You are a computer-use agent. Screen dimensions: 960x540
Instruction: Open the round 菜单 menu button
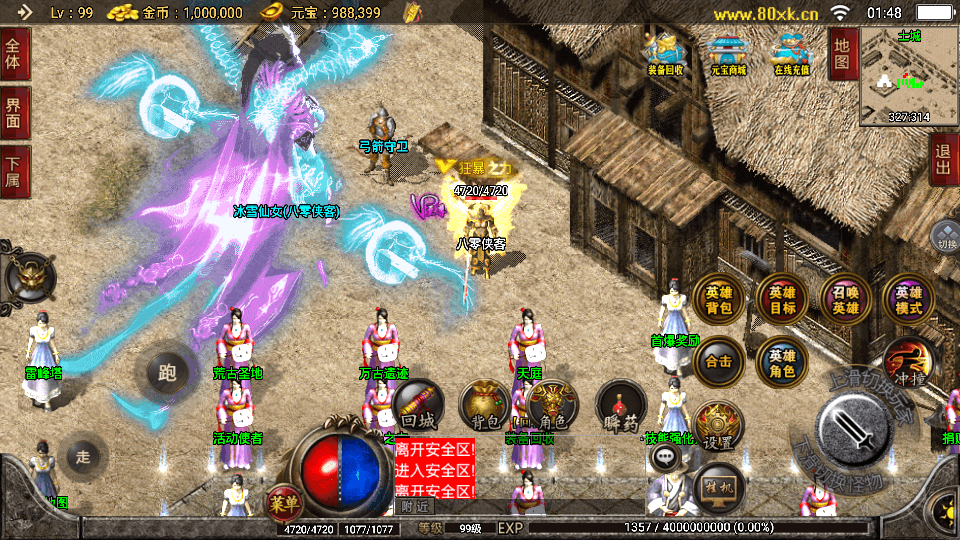(x=283, y=503)
